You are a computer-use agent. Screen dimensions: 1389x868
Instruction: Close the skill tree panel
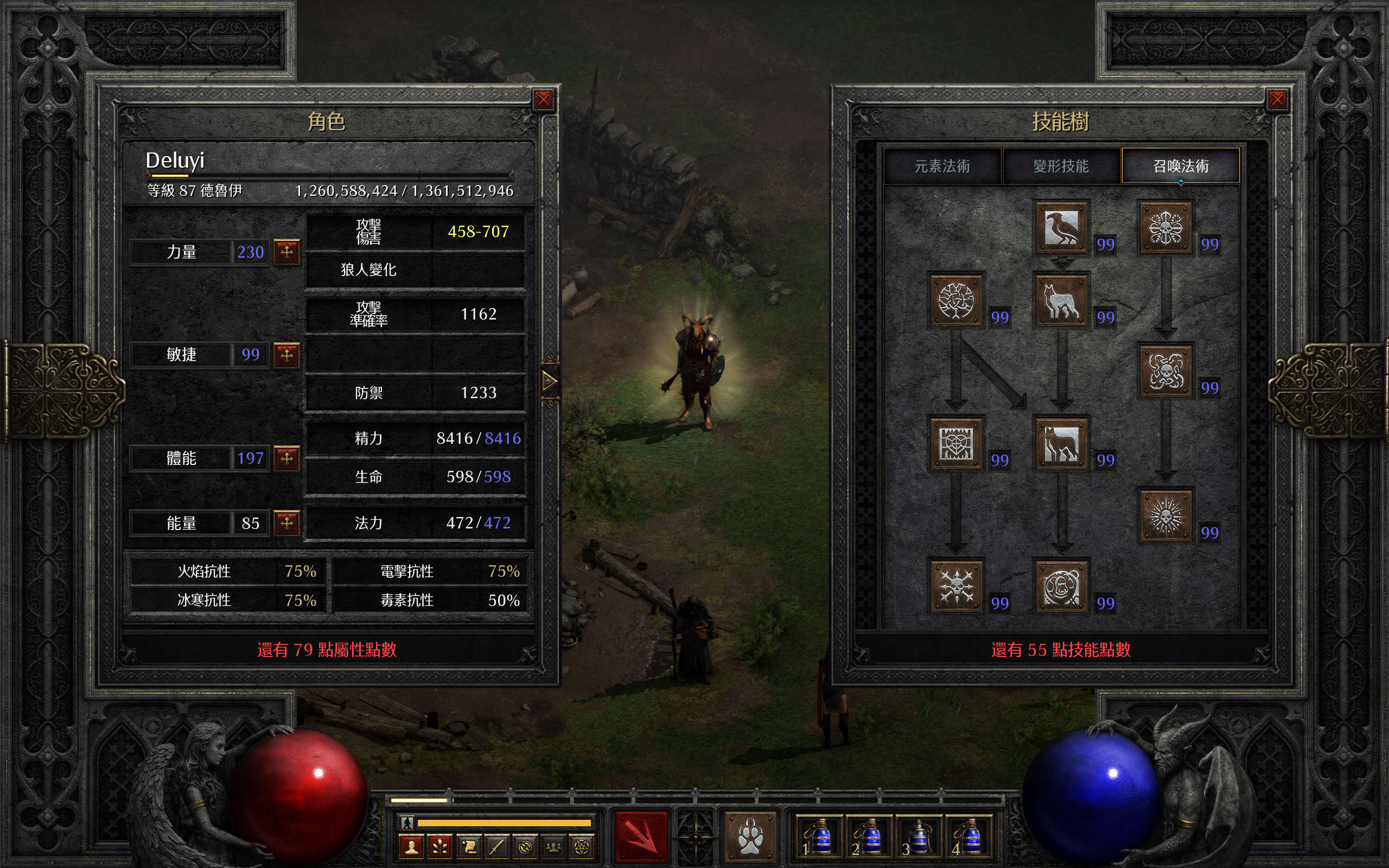1277,100
